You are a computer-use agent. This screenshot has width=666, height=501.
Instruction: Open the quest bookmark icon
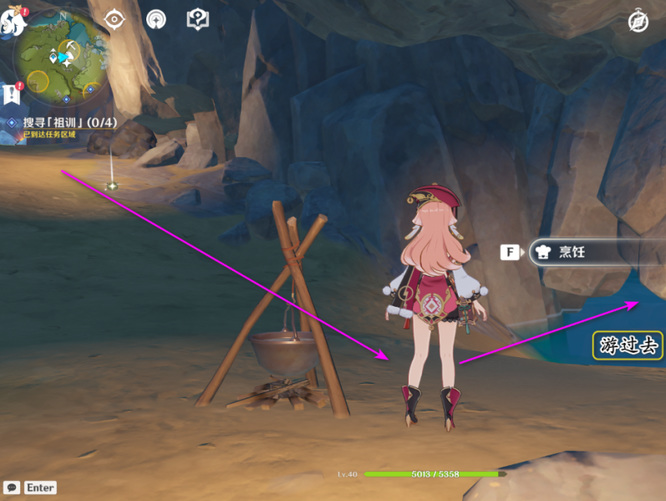click(13, 94)
